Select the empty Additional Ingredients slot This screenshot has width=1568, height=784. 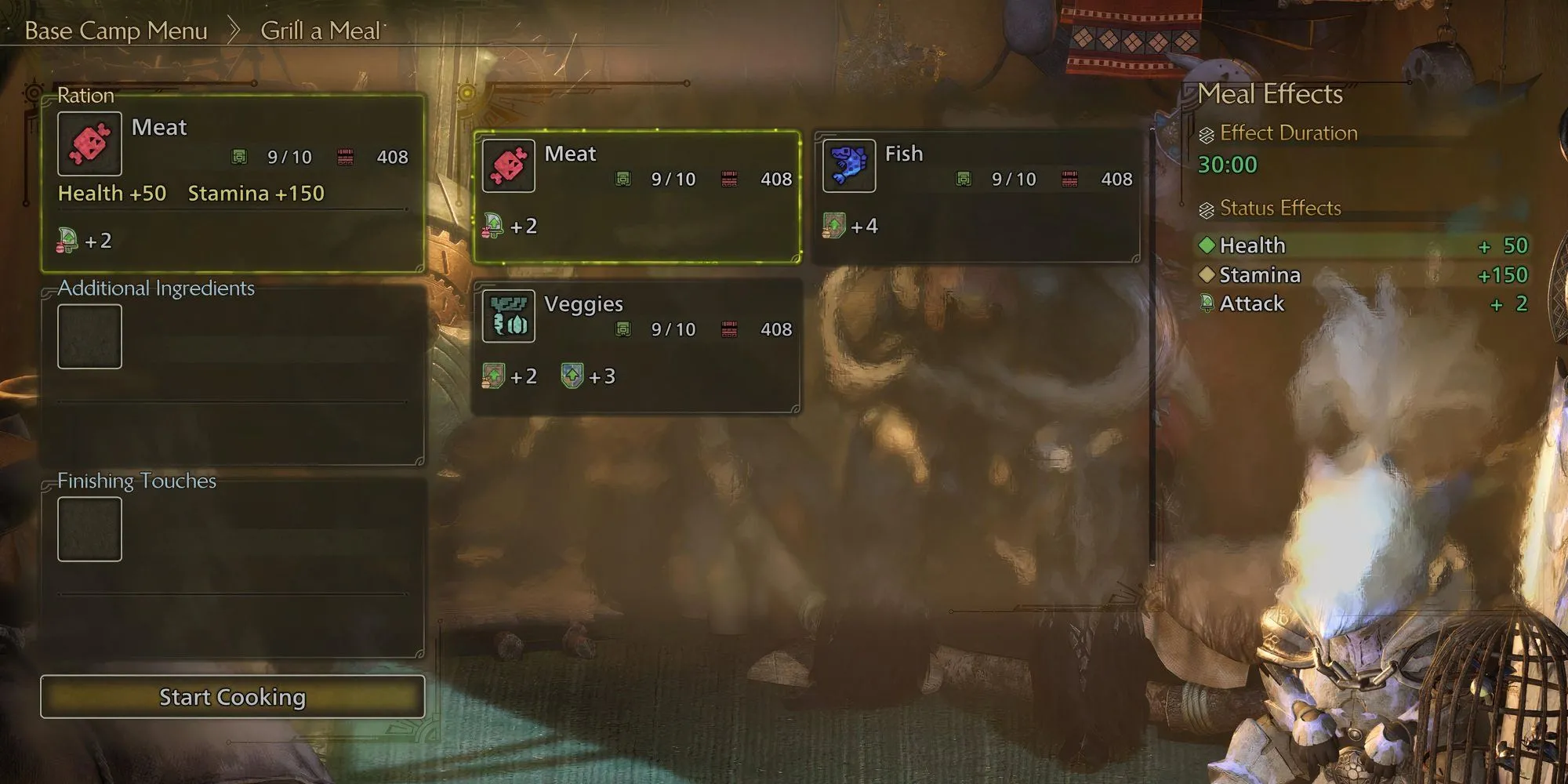(x=89, y=336)
